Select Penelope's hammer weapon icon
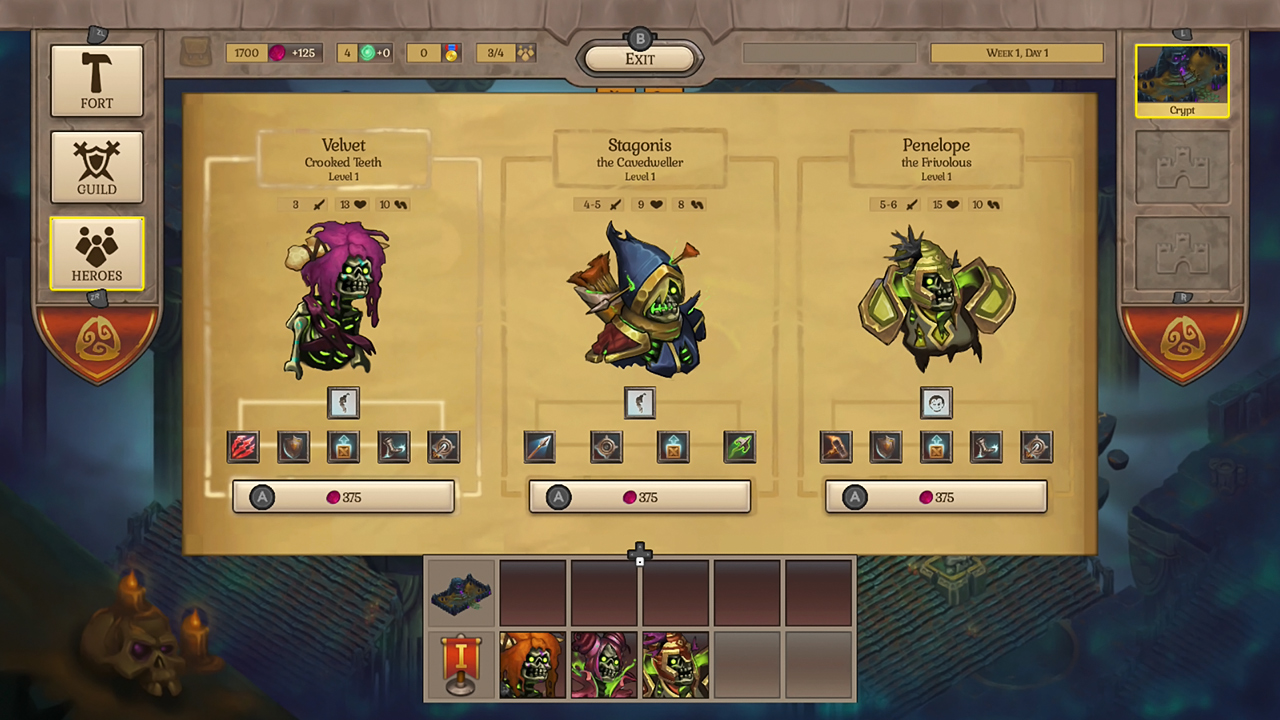Image resolution: width=1280 pixels, height=720 pixels. click(835, 447)
